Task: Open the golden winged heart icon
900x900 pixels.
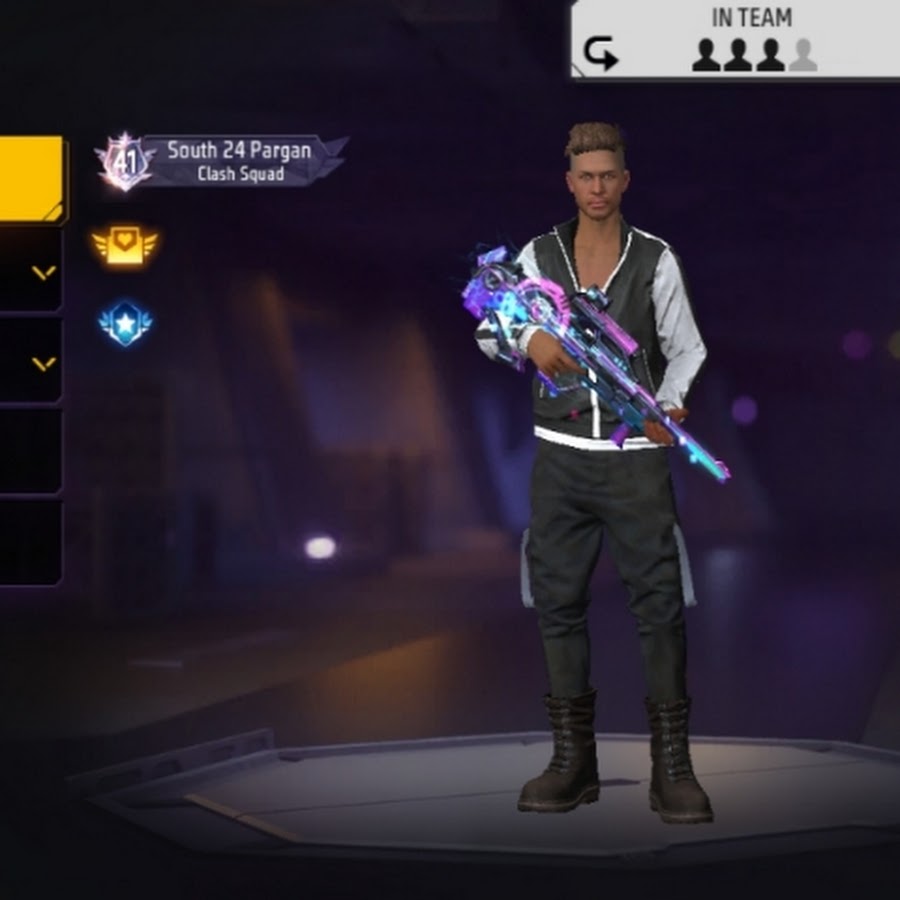Action: pos(125,245)
